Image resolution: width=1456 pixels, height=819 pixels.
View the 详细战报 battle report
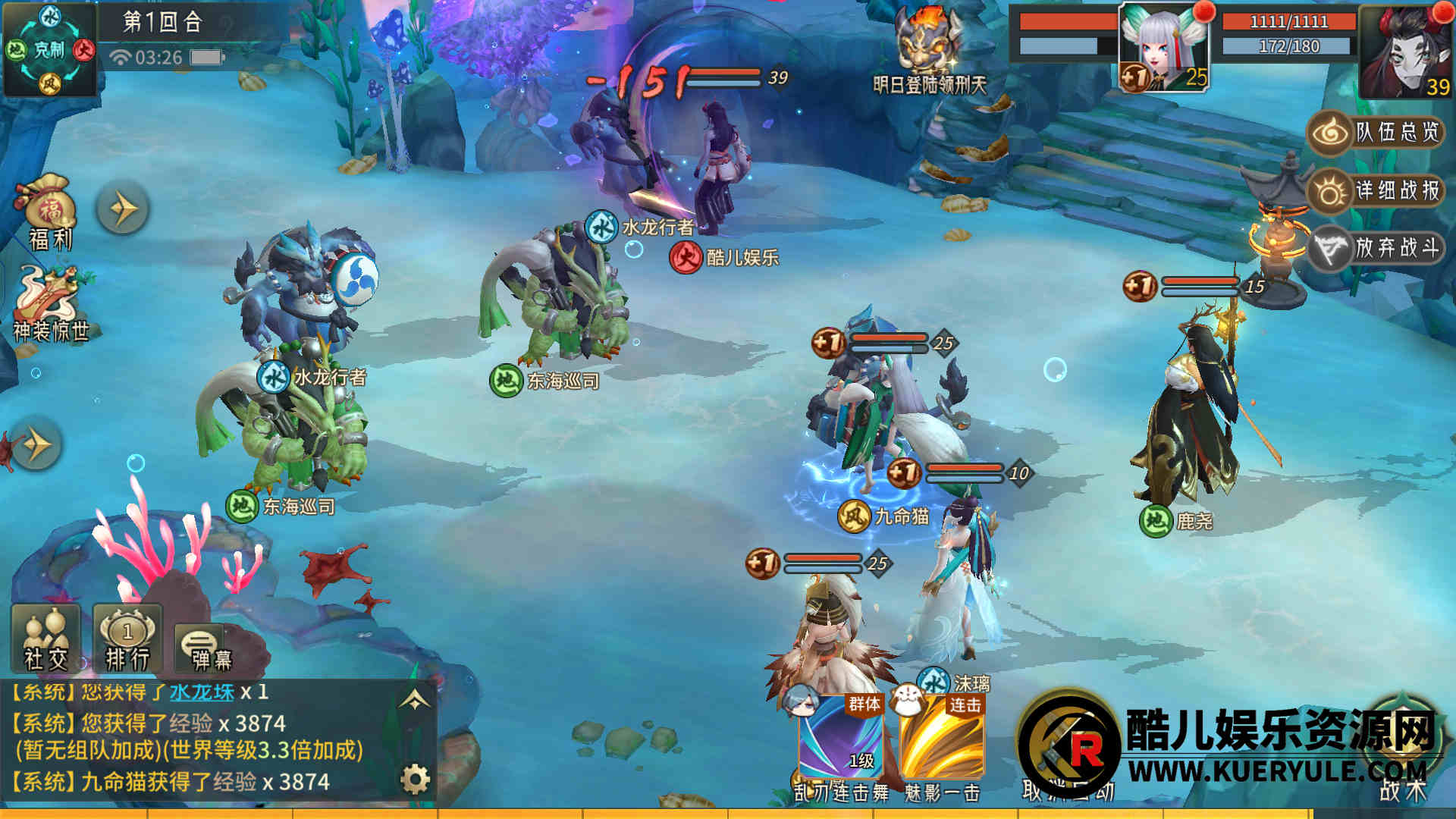tap(1376, 190)
